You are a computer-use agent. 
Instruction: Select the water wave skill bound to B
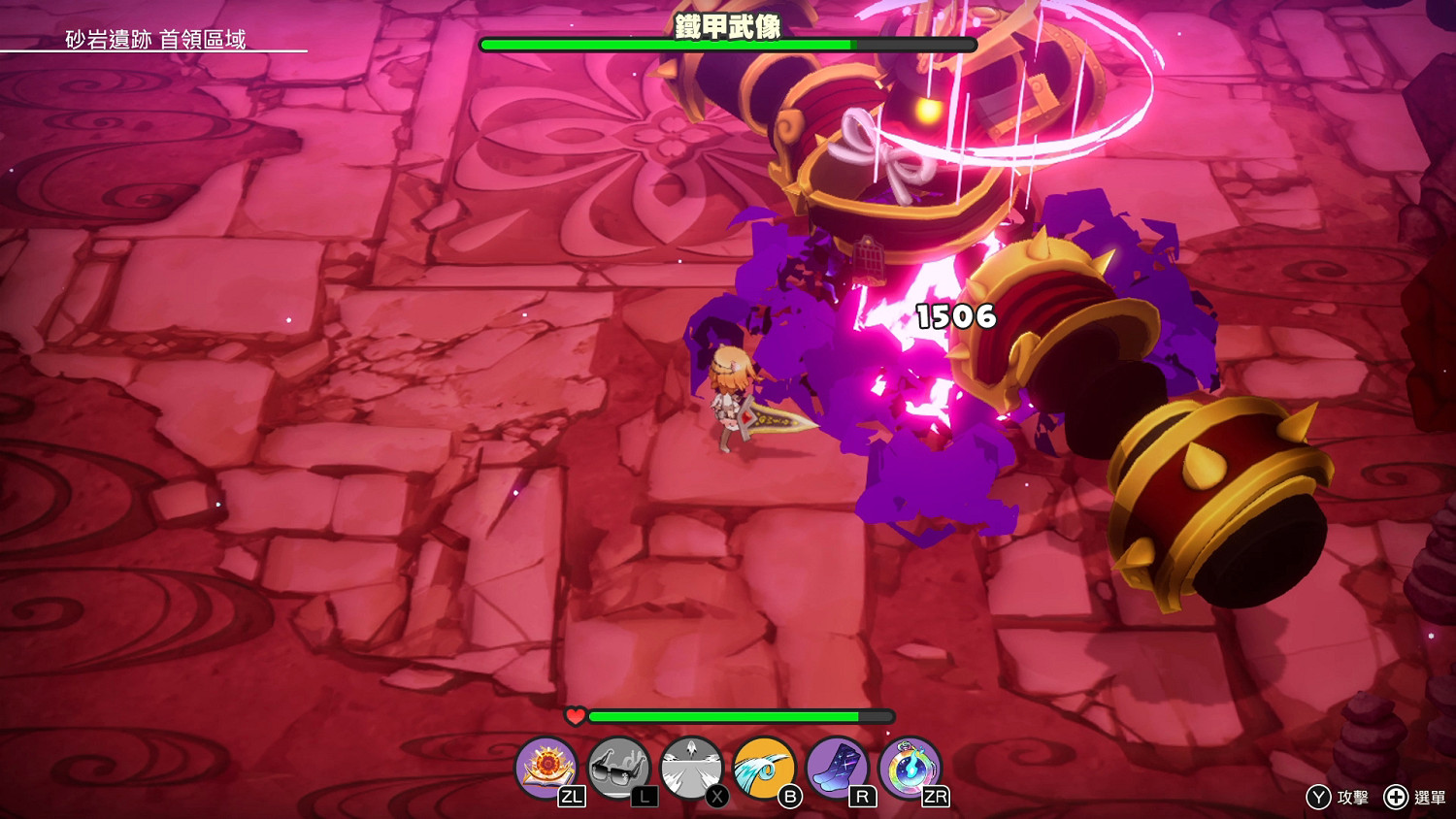[764, 767]
